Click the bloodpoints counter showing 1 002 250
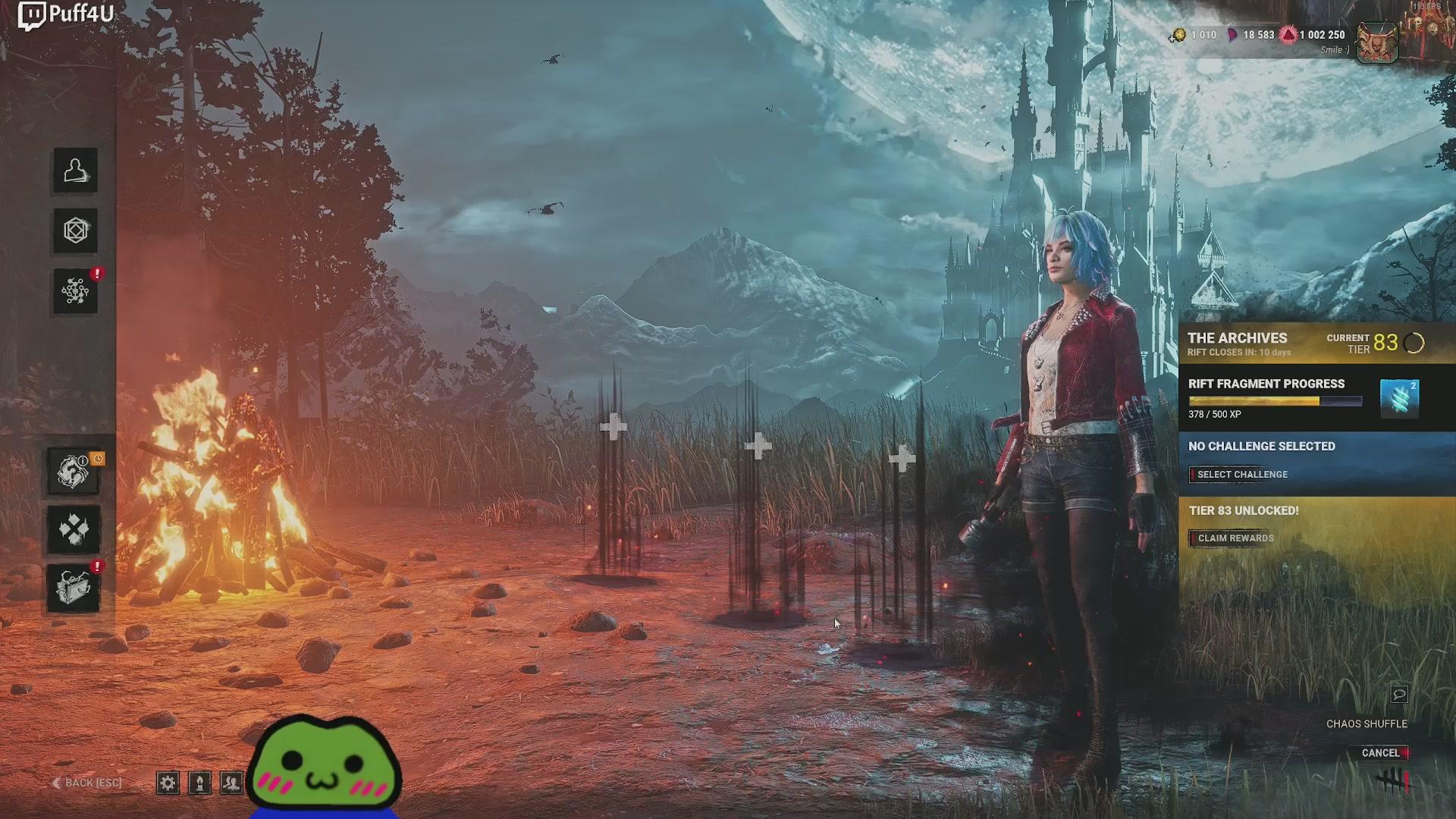This screenshot has width=1456, height=819. point(1316,35)
